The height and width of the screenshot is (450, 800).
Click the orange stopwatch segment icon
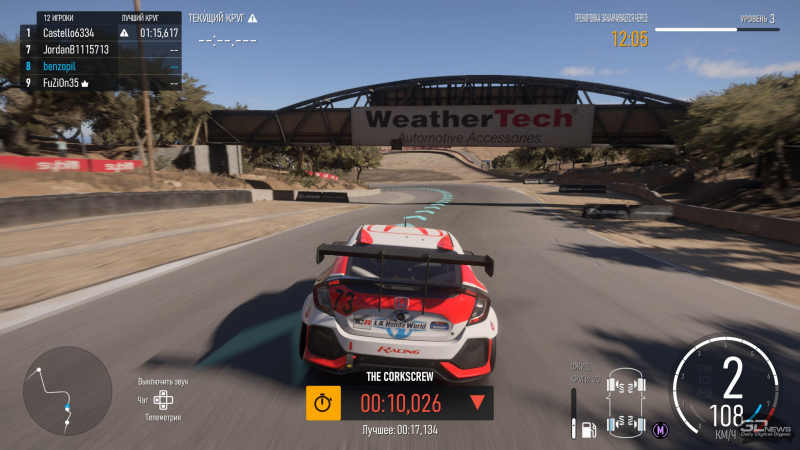322,403
